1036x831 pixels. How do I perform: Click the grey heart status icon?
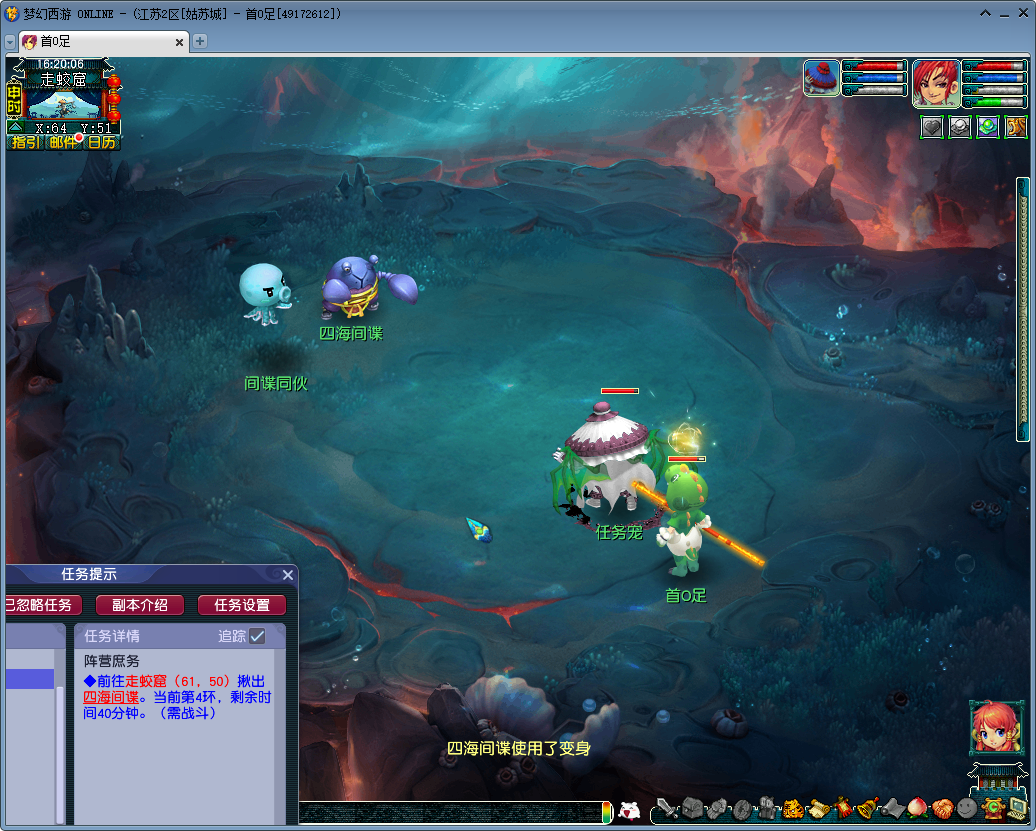point(932,127)
